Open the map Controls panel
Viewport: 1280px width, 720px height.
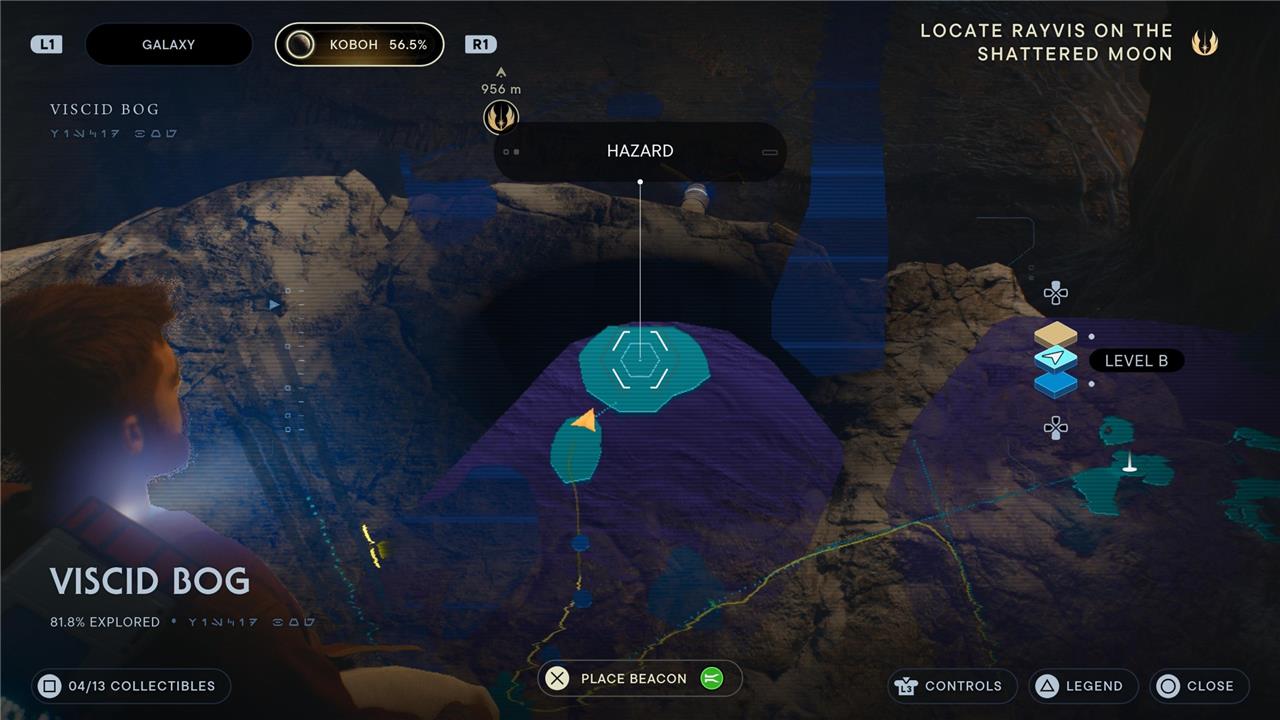[x=951, y=686]
